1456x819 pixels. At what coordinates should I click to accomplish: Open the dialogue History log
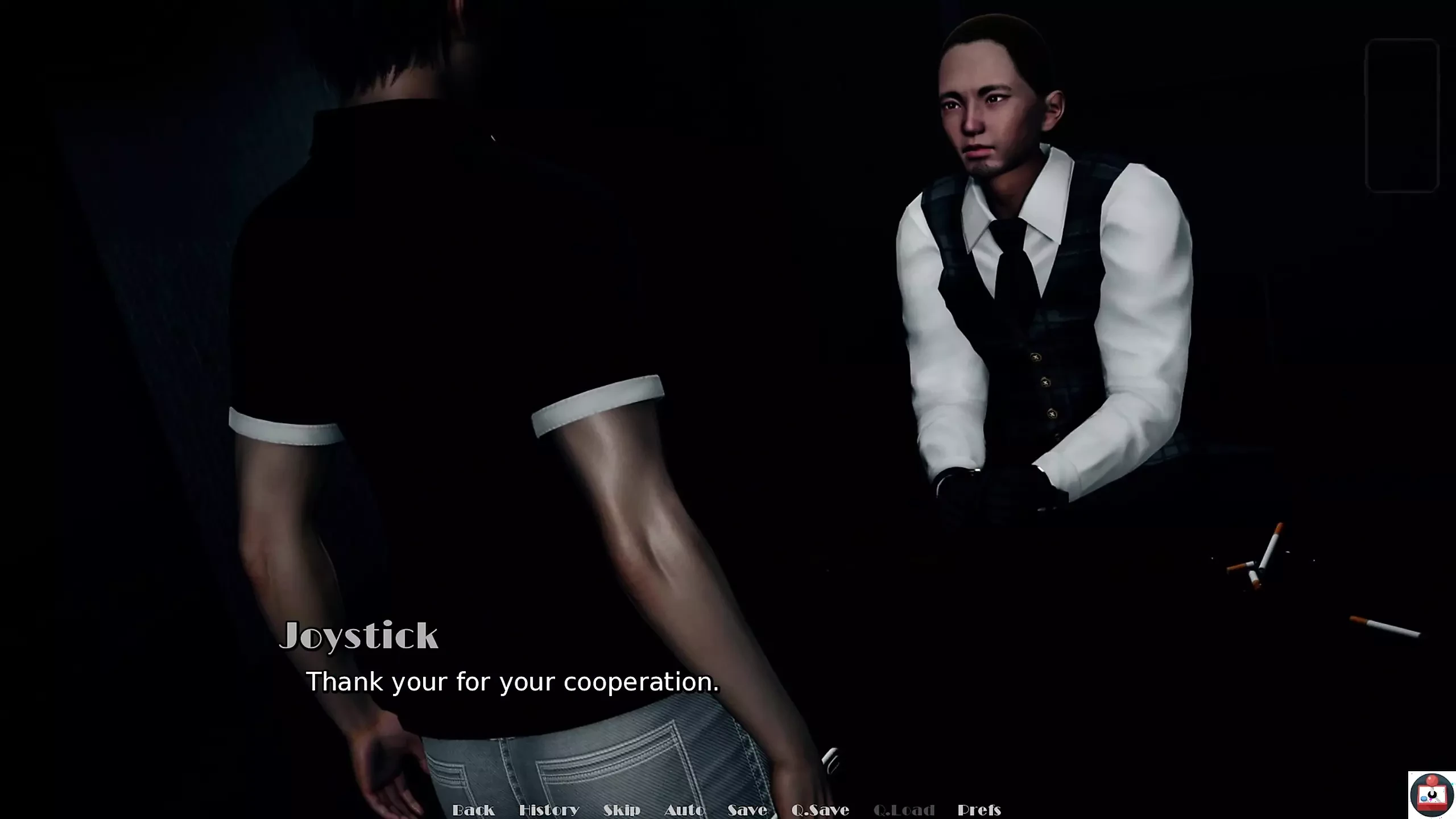point(549,809)
